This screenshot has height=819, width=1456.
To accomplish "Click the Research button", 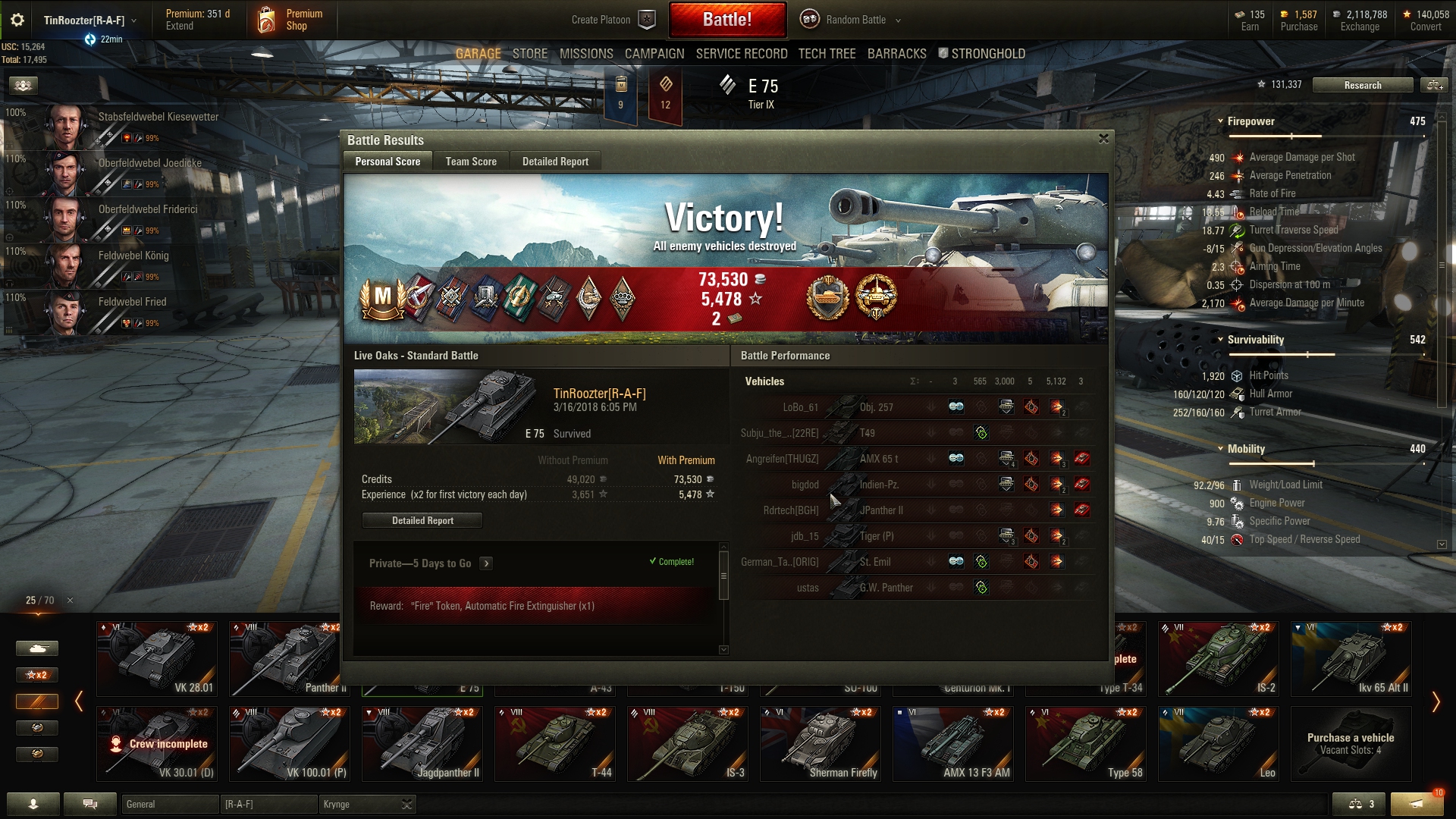I will pyautogui.click(x=1362, y=86).
